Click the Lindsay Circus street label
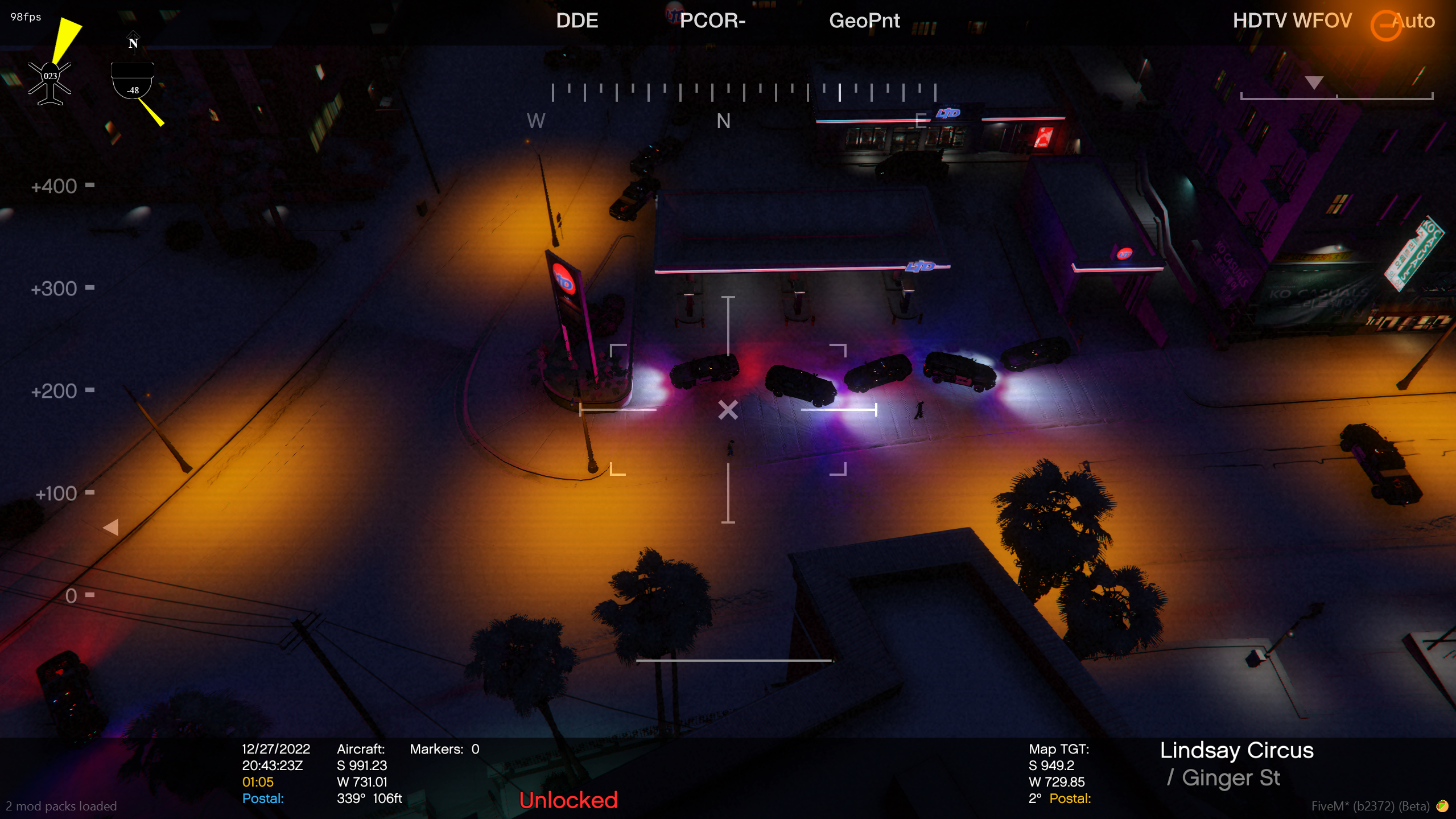Viewport: 1456px width, 819px height. [1236, 750]
